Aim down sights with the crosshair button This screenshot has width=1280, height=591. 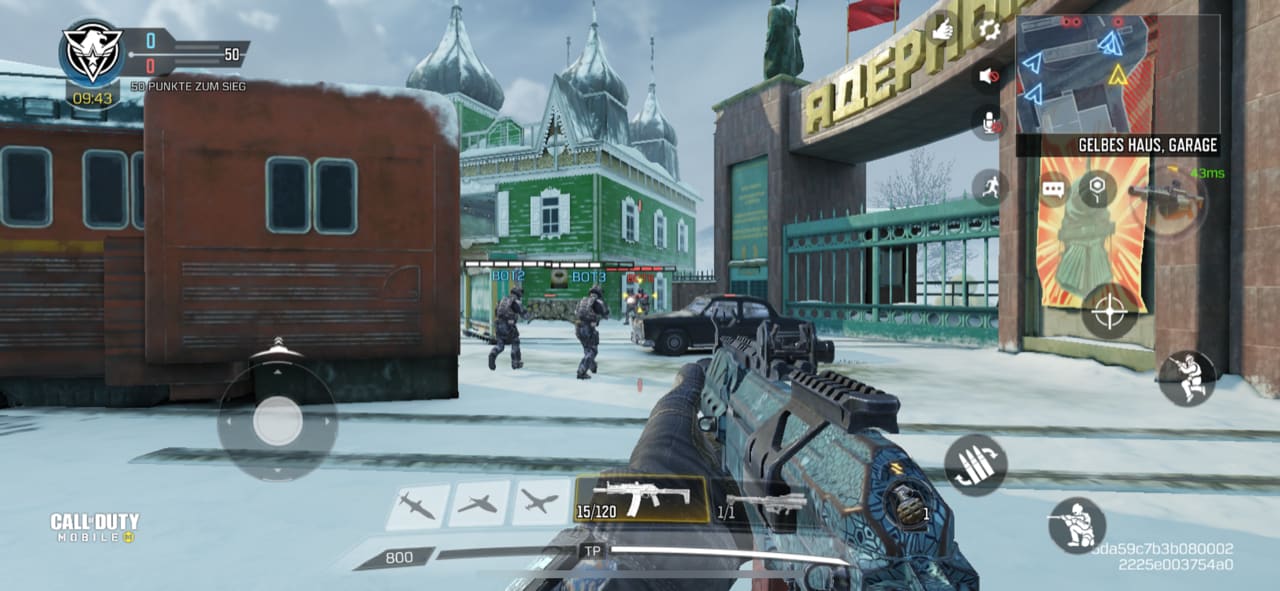(1109, 311)
